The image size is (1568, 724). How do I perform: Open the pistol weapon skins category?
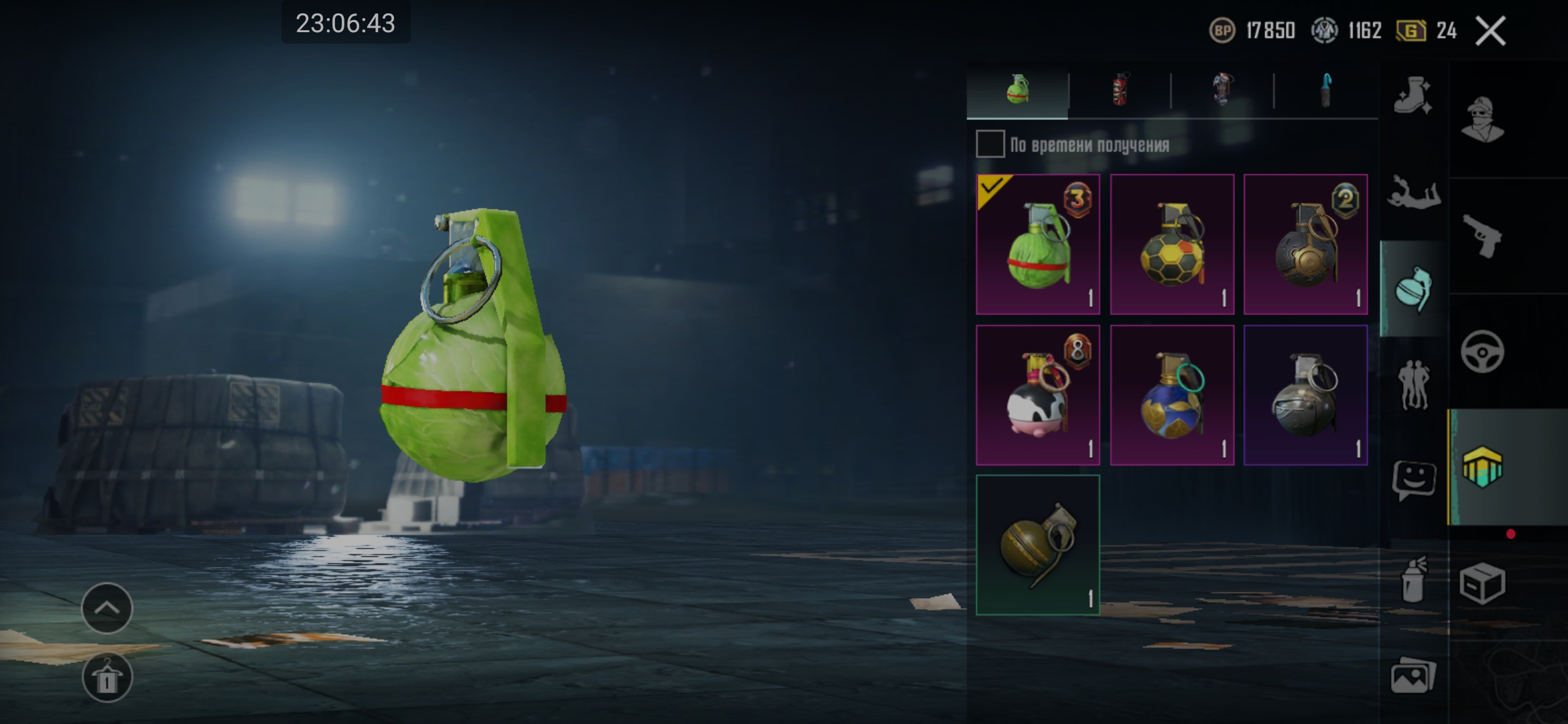coord(1483,236)
